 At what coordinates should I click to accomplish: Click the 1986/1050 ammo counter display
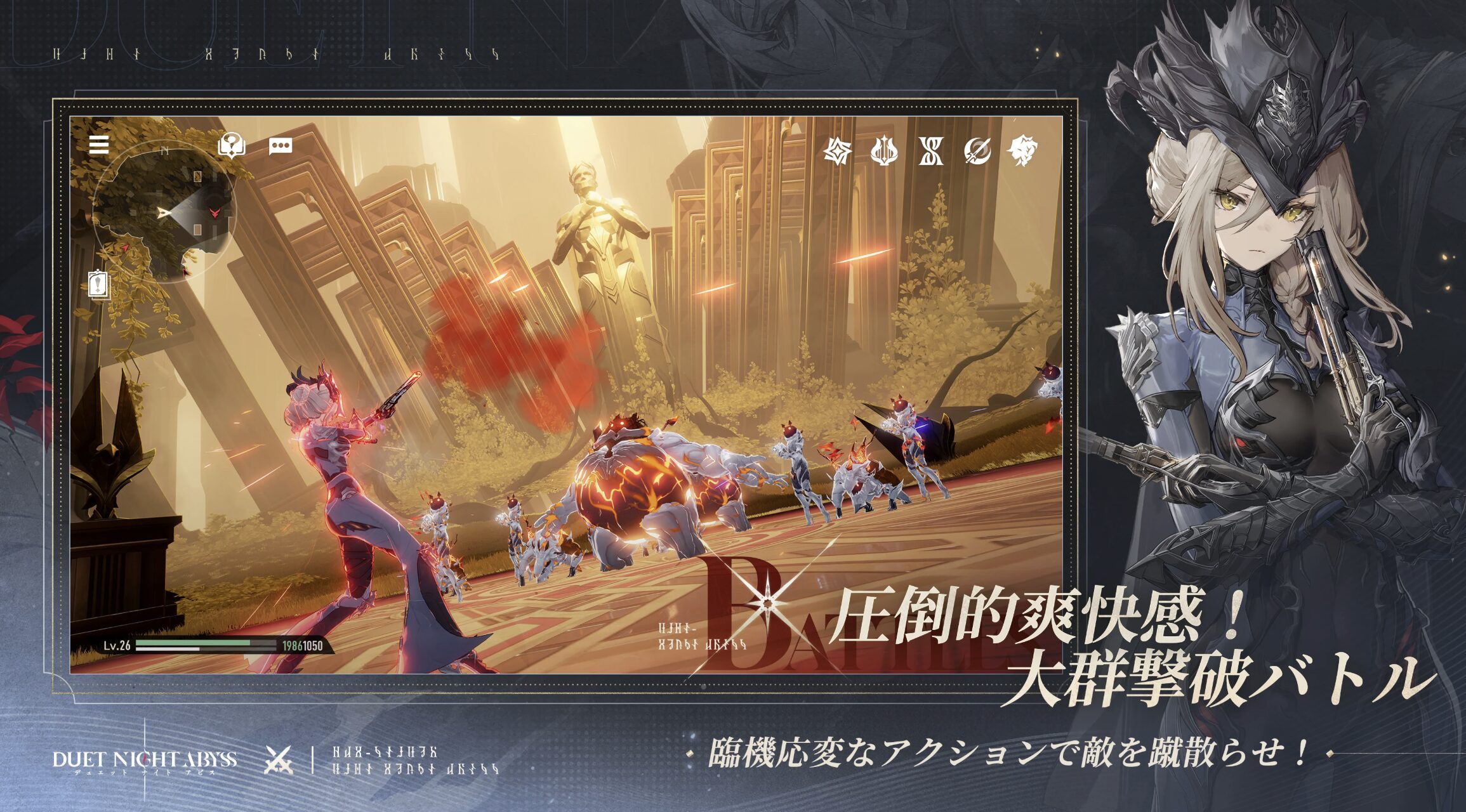pos(303,646)
